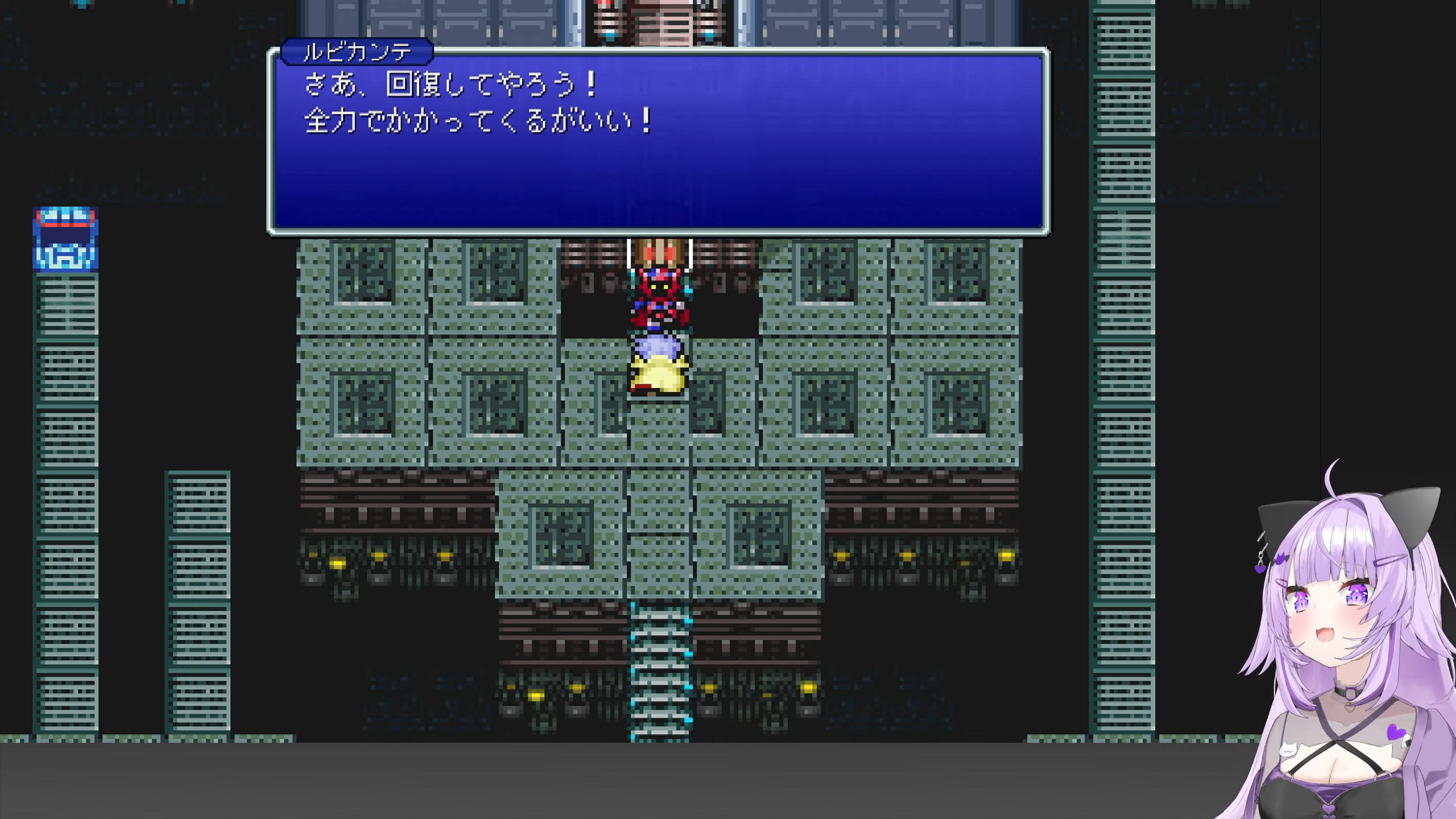Screen dimensions: 1456x819
Task: Advance Rubicante's blue dialogue message window
Action: click(658, 142)
